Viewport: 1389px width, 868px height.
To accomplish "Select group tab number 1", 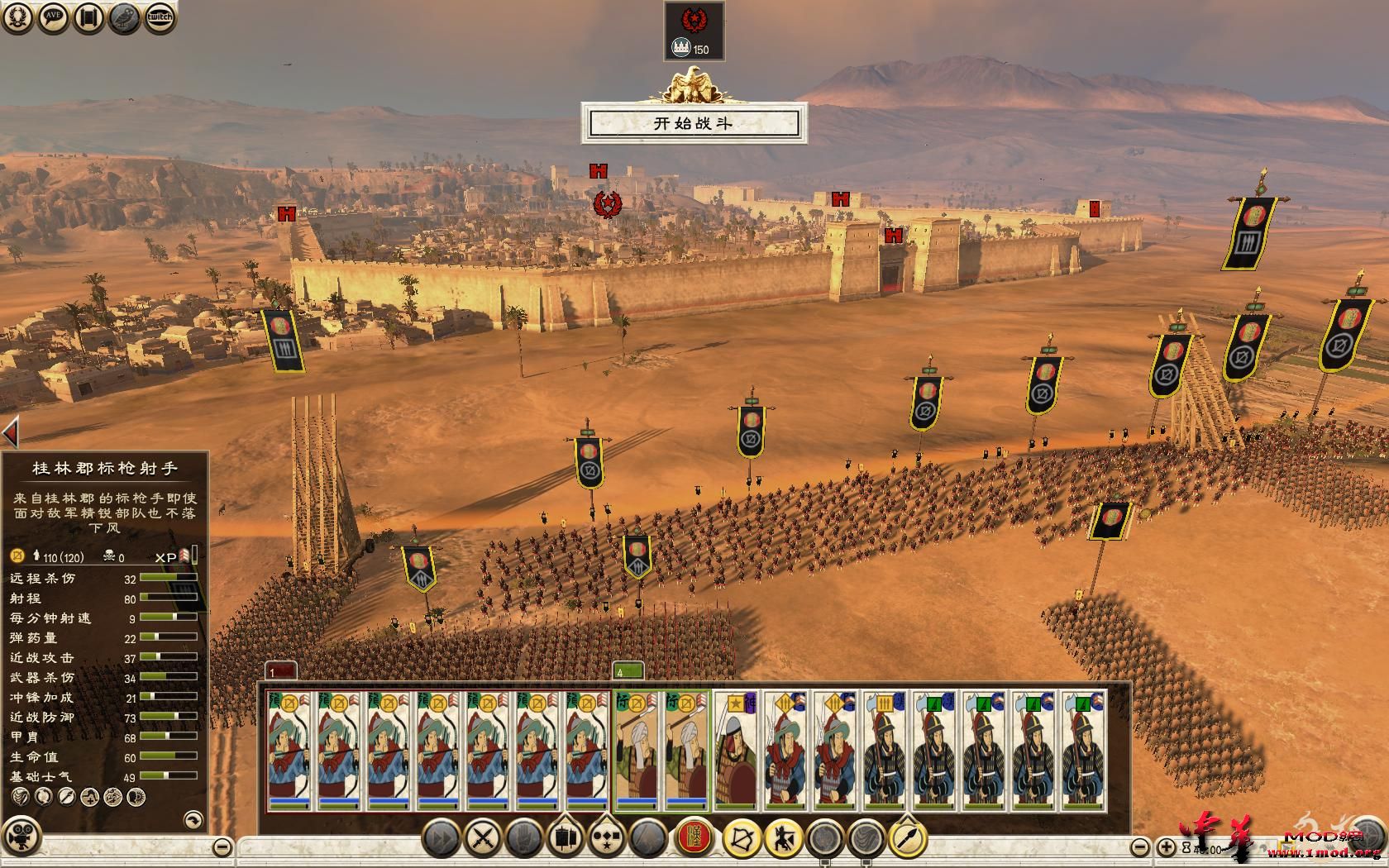I will [281, 672].
